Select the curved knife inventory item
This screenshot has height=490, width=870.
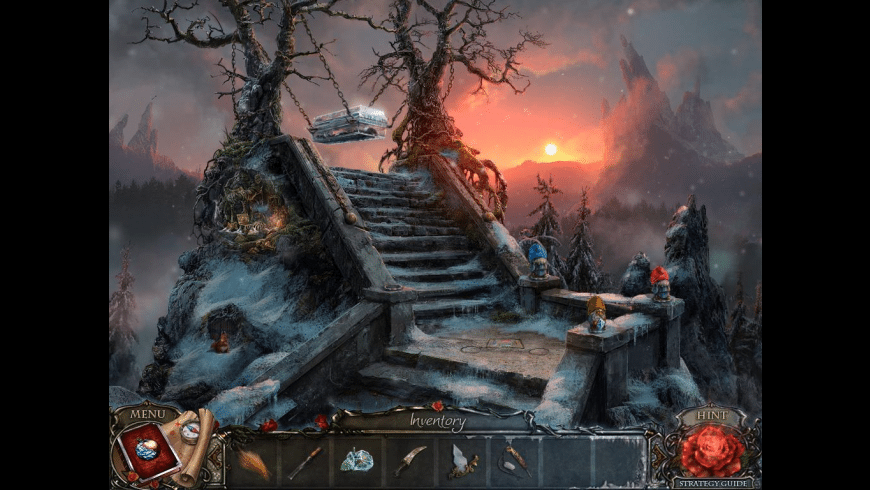coord(410,461)
